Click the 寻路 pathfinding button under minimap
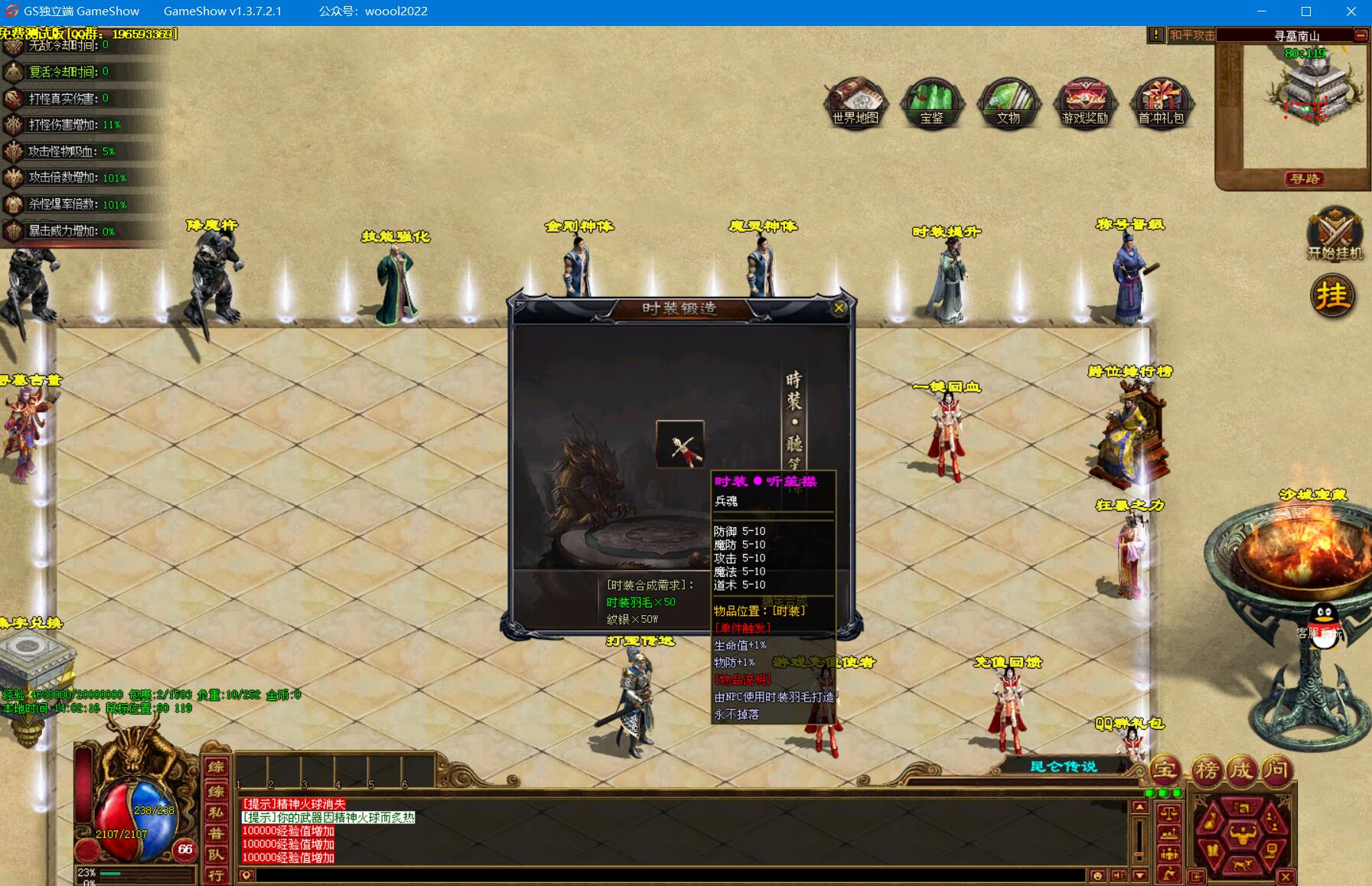 coord(1304,179)
